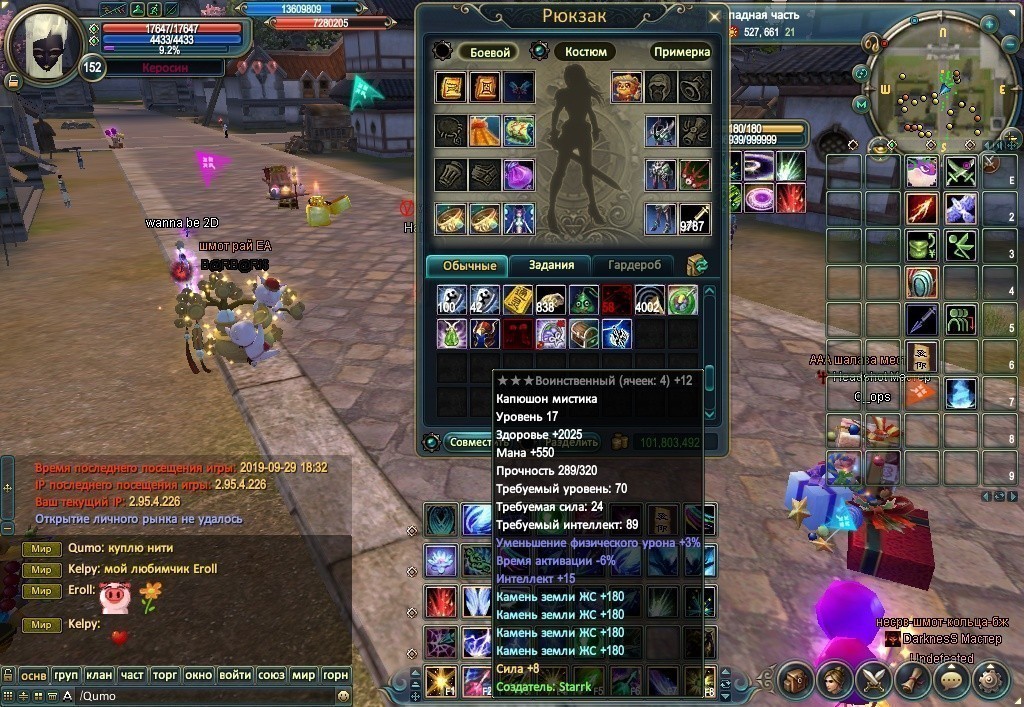Switch to the Костюм equipment view
This screenshot has height=707, width=1024.
[585, 52]
